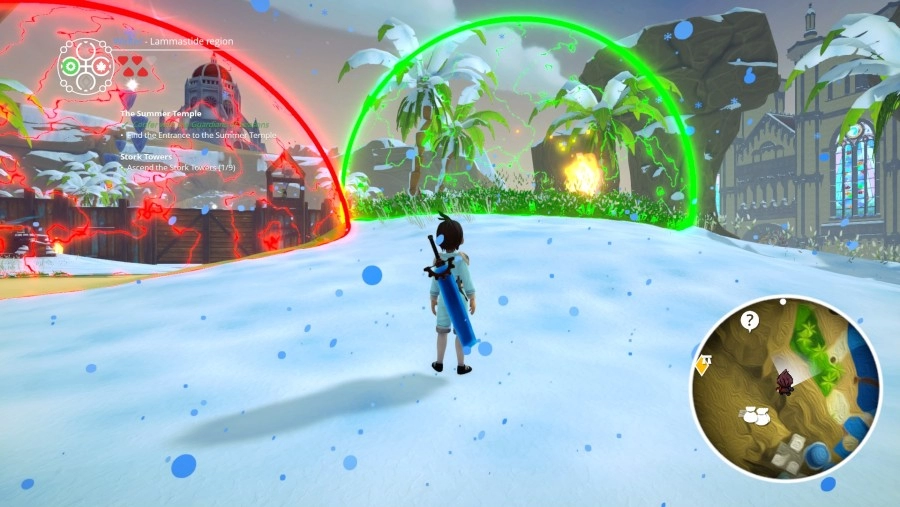
Task: Select the green season orb in wheel
Action: 70,67
